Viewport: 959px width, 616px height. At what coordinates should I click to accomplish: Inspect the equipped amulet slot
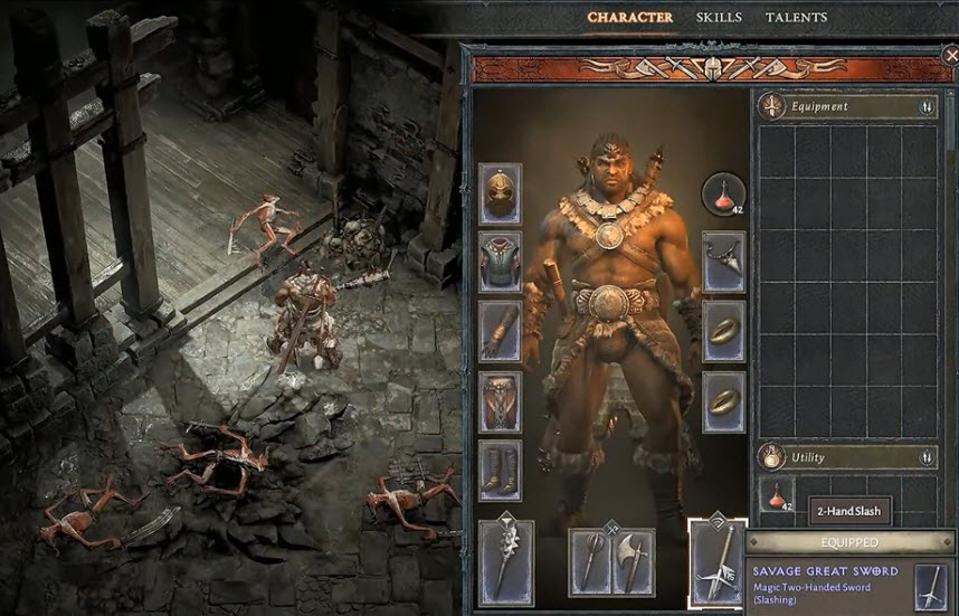click(x=723, y=261)
